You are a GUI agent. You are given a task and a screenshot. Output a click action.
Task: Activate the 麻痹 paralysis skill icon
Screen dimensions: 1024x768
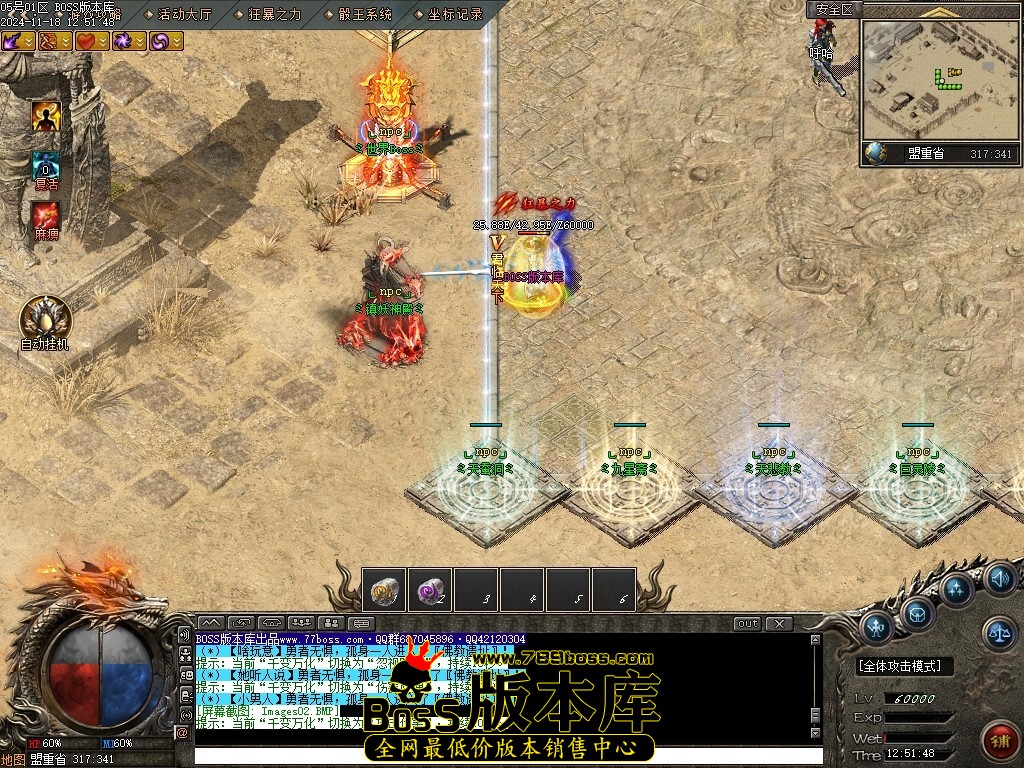46,216
